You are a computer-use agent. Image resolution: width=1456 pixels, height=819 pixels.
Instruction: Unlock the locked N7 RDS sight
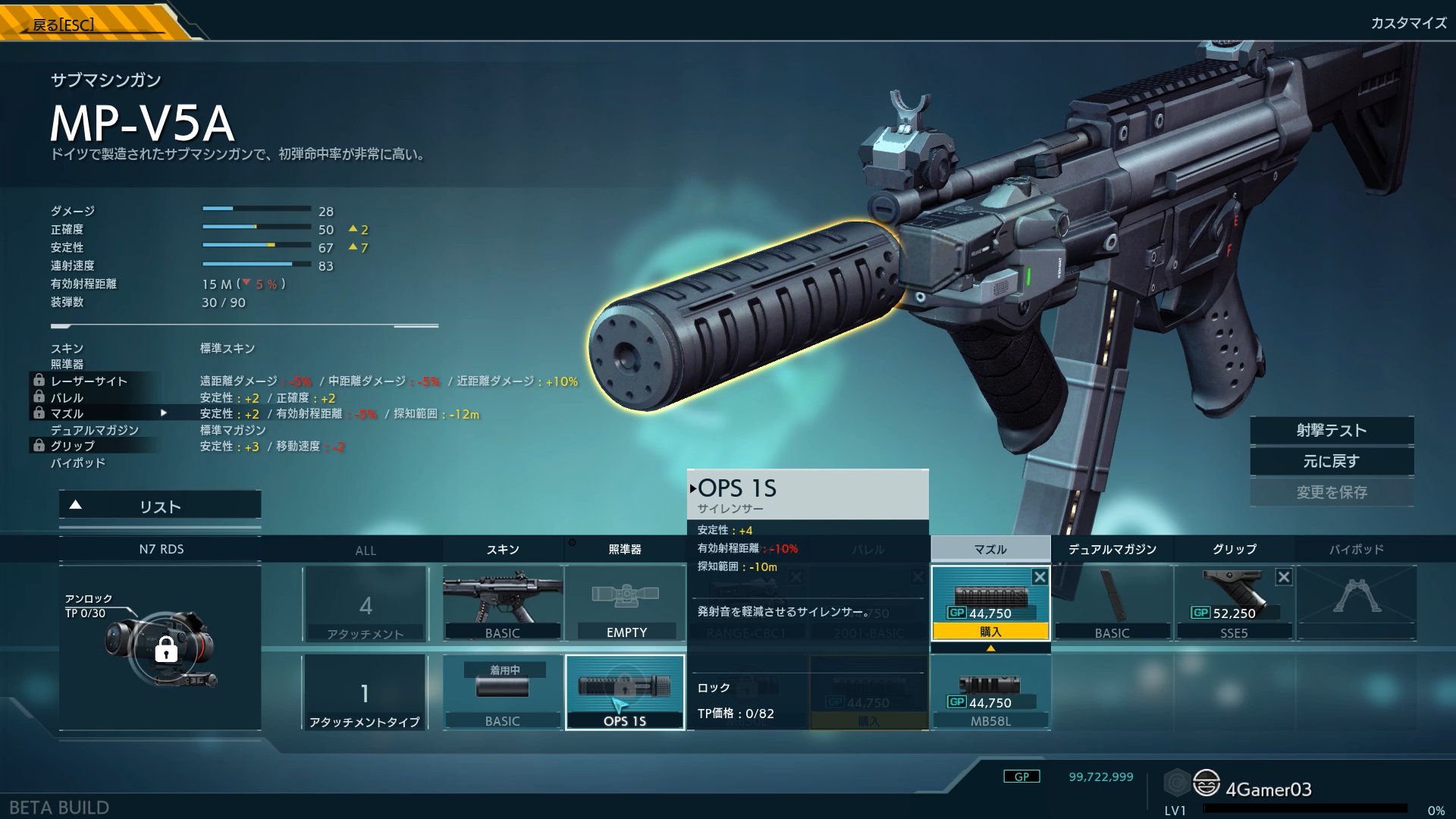point(166,650)
